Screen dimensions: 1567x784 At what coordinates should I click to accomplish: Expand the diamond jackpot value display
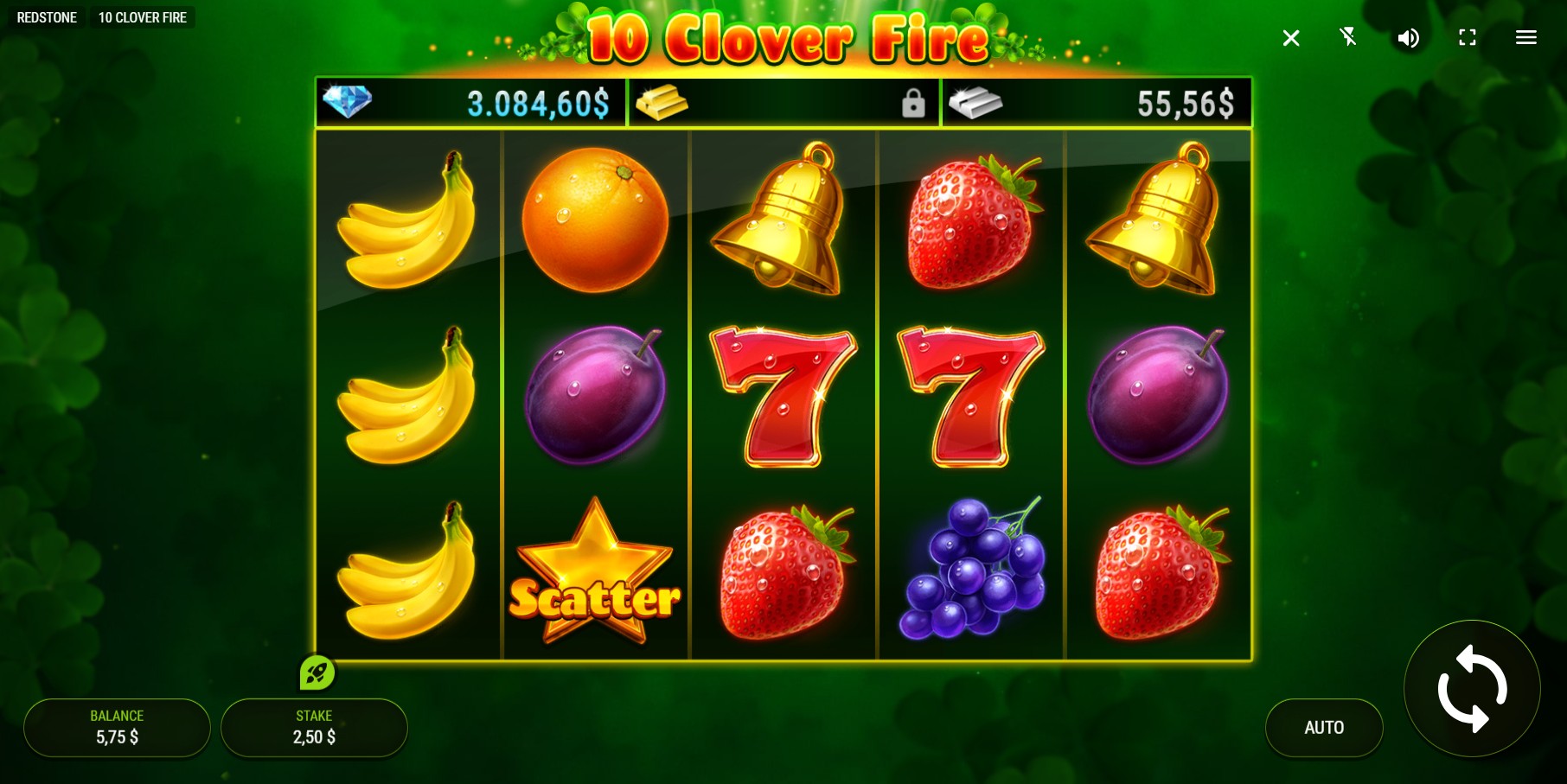point(536,101)
